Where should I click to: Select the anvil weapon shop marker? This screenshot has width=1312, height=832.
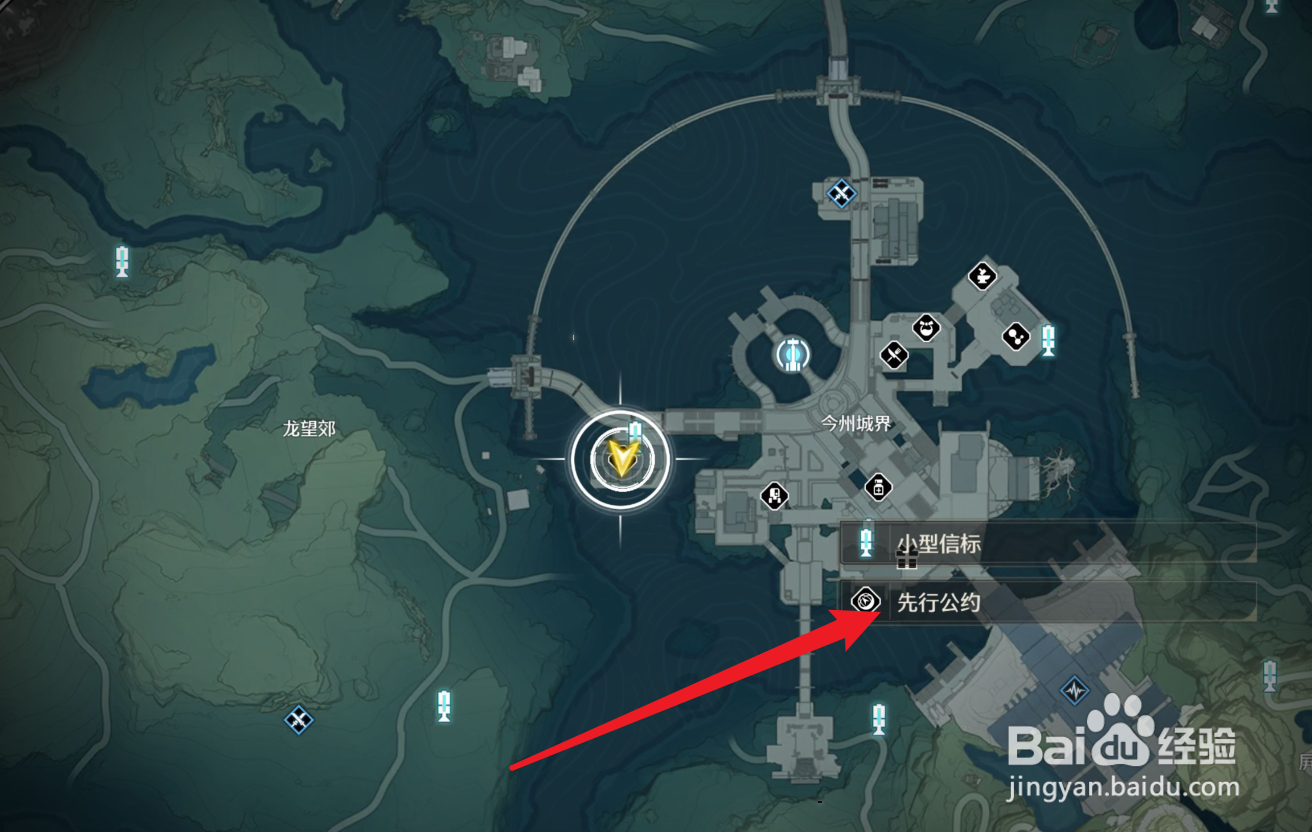(984, 275)
